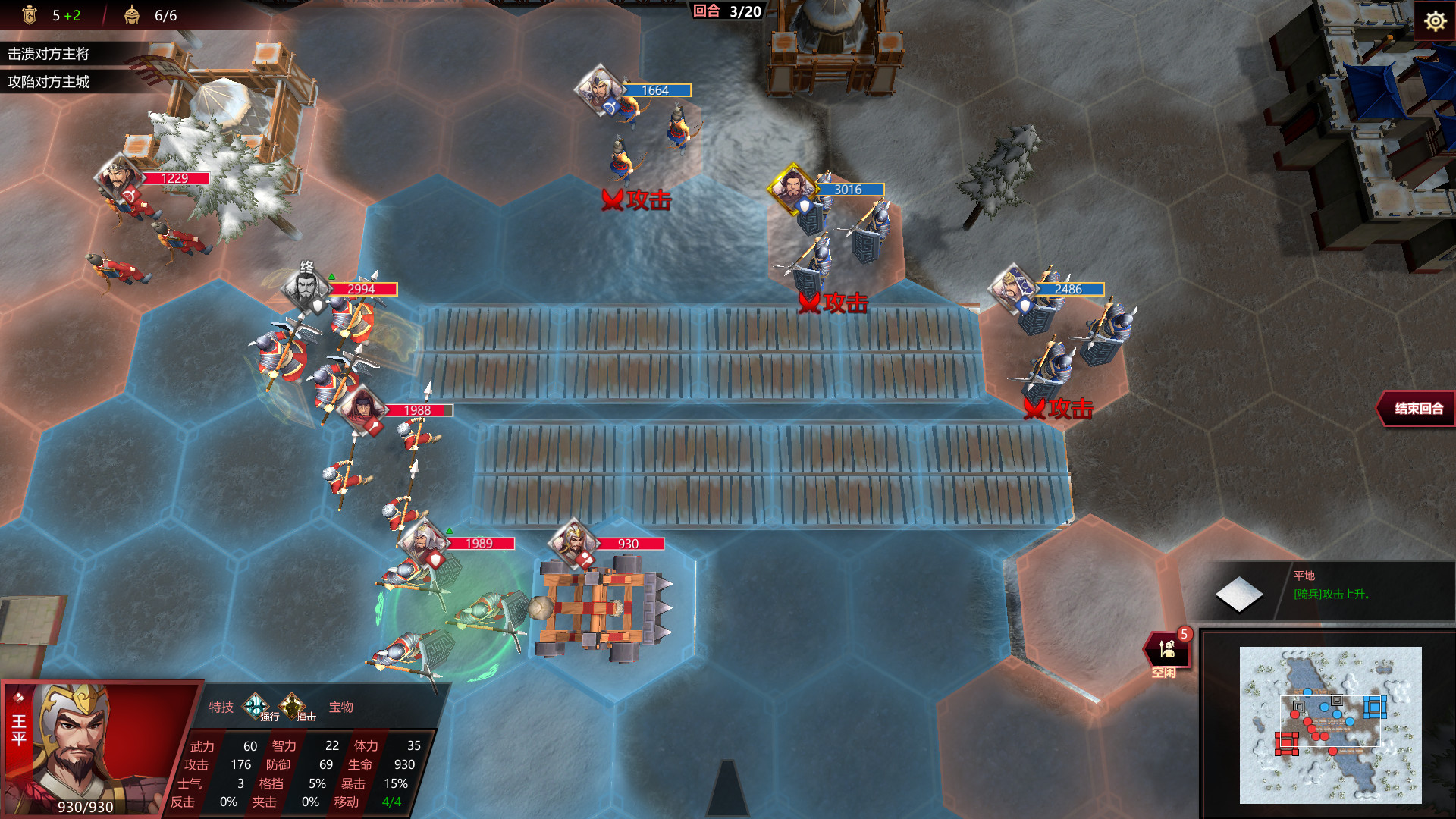This screenshot has width=1456, height=819.
Task: Select the finished general with 2994 troops
Action: click(x=306, y=288)
